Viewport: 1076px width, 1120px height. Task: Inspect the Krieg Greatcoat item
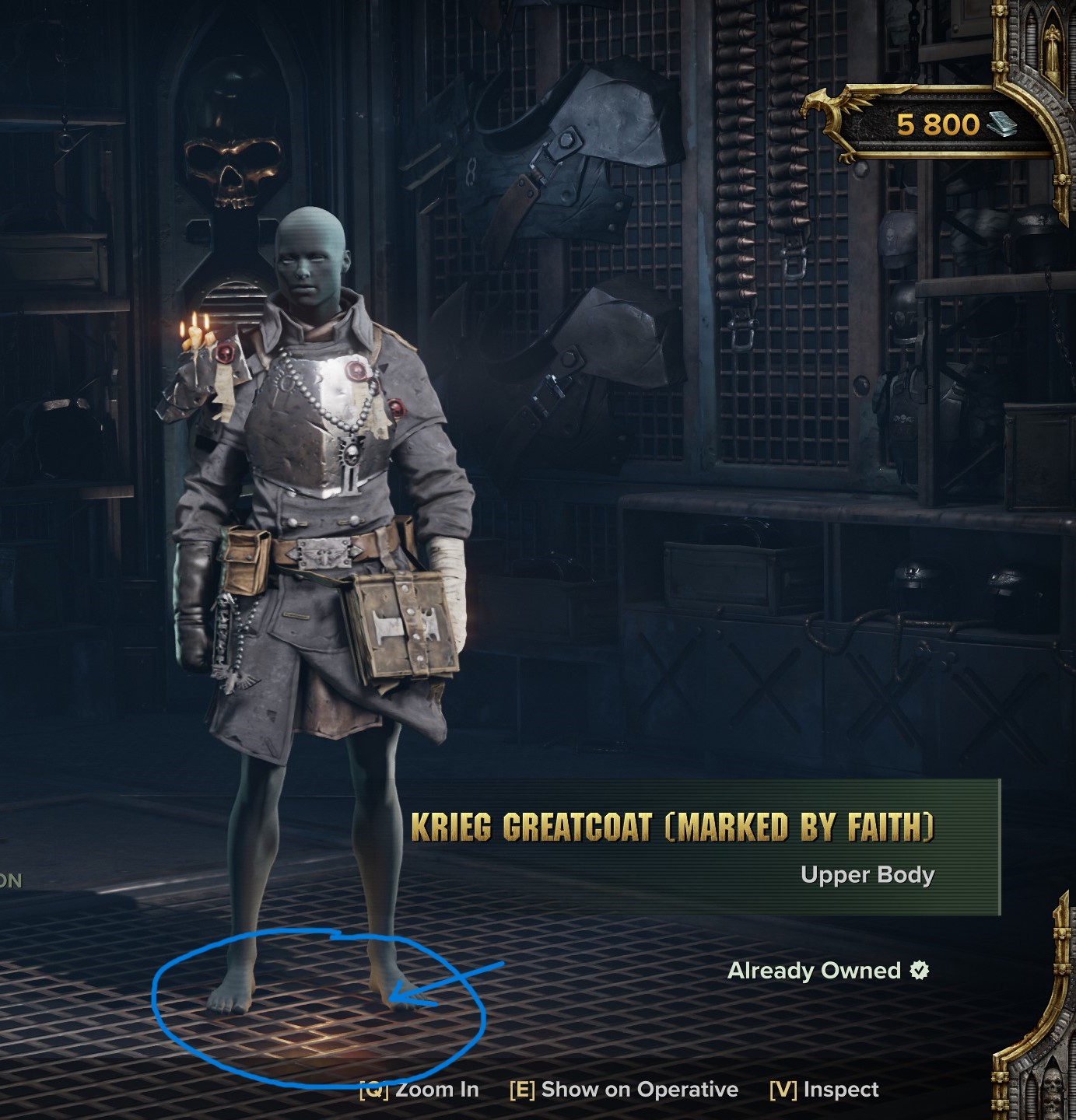(824, 1090)
